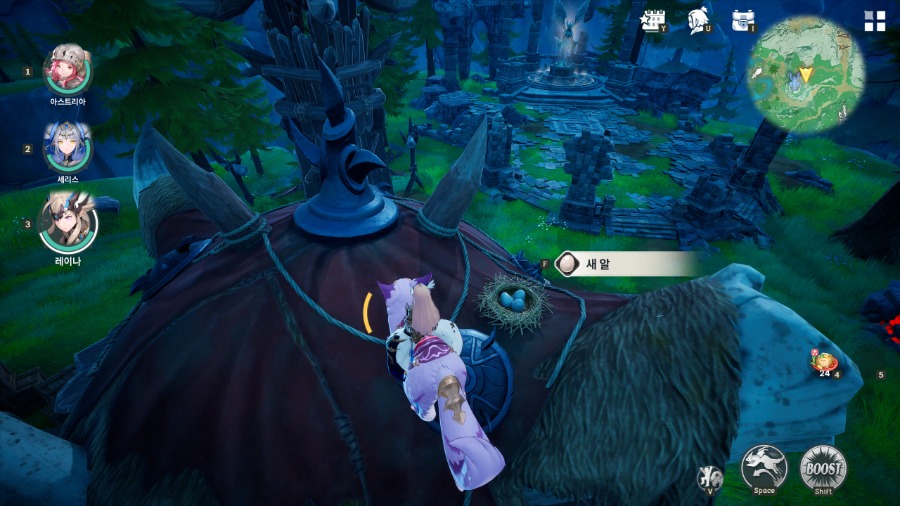
Task: Open the circular minimap
Action: coord(805,74)
